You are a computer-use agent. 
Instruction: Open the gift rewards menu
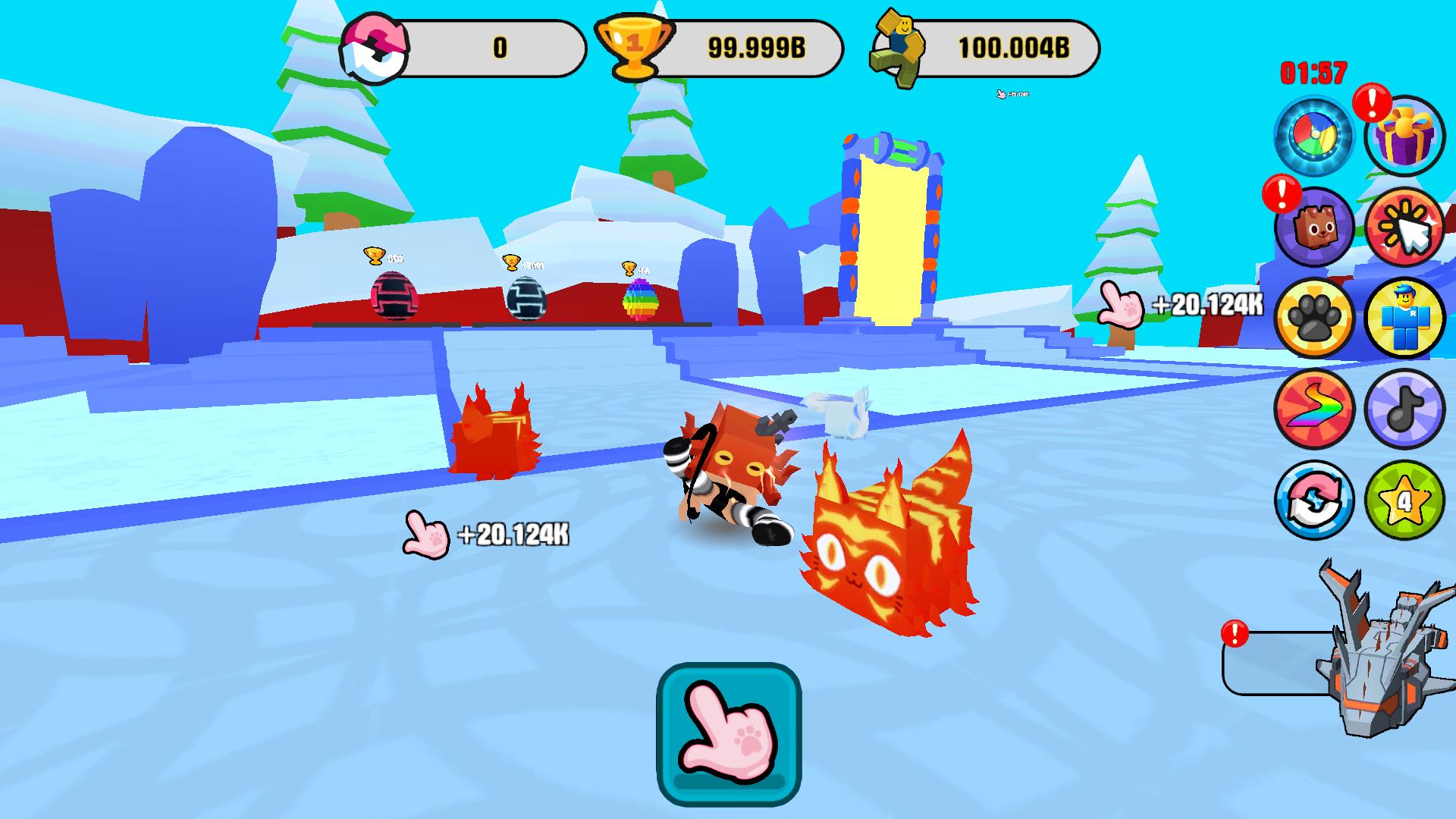pos(1404,135)
